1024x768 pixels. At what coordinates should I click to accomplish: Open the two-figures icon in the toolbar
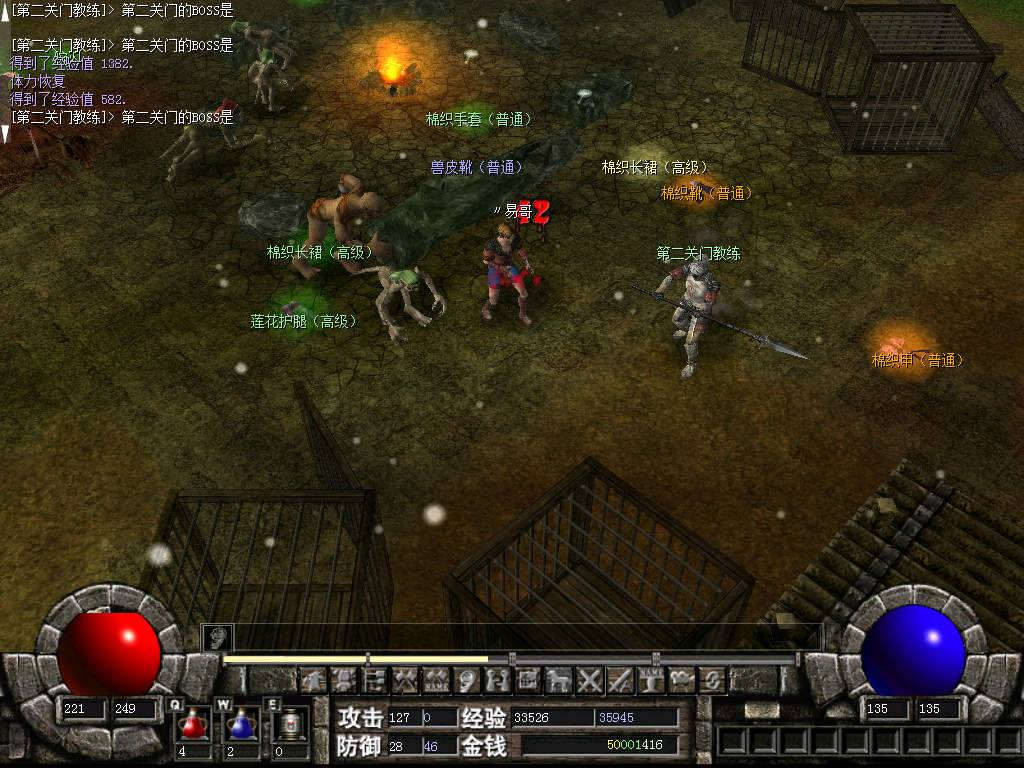[497, 681]
